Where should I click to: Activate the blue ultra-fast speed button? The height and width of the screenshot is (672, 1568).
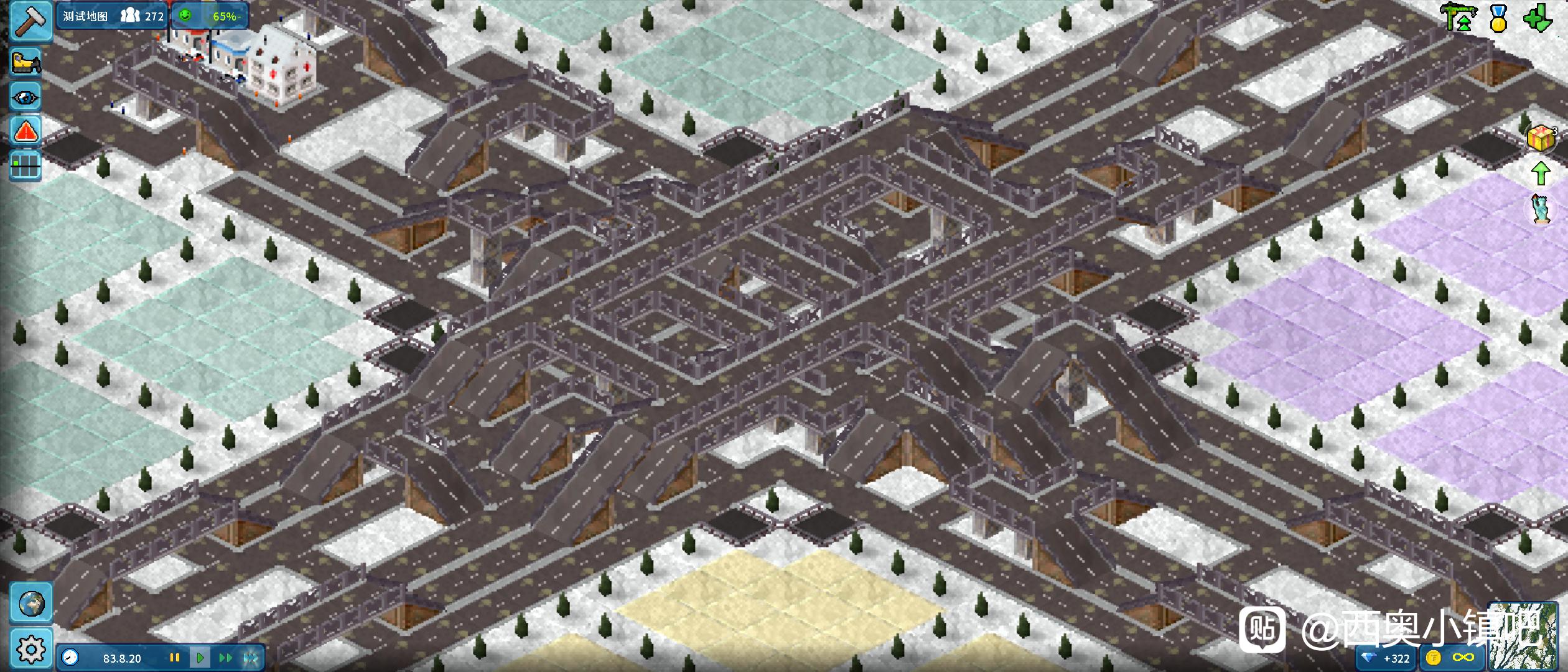click(x=251, y=658)
